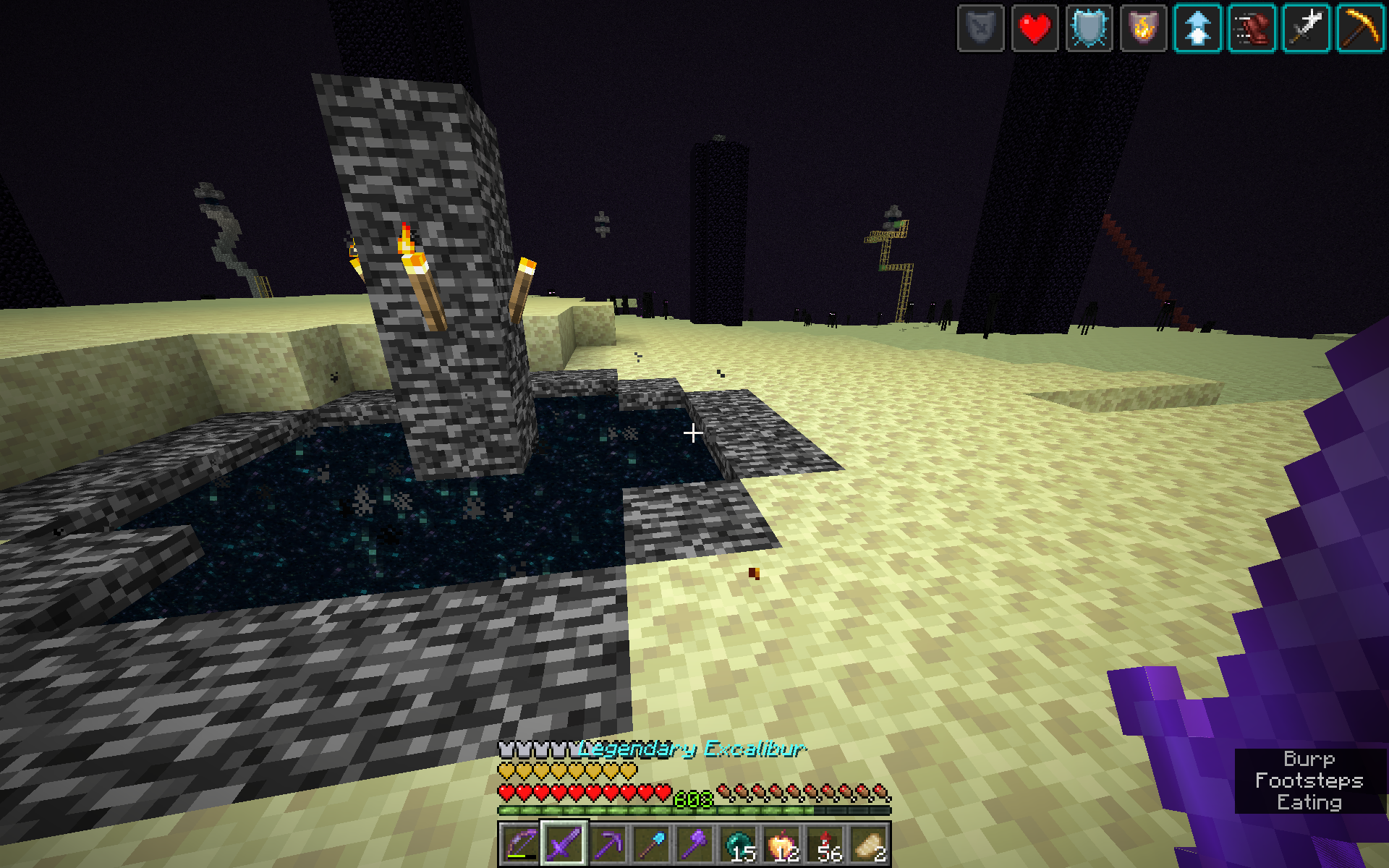Screen dimensions: 1389x868
Task: Click the Strength sword effect icon
Action: [1306, 29]
